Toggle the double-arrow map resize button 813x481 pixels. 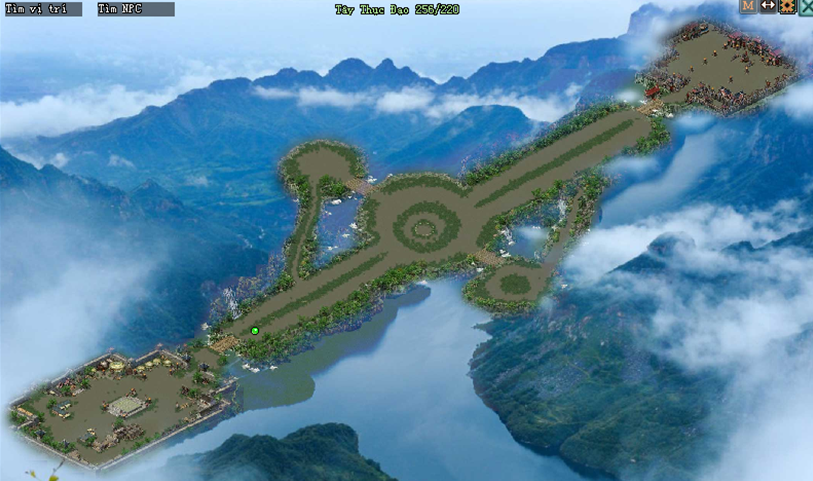point(768,6)
